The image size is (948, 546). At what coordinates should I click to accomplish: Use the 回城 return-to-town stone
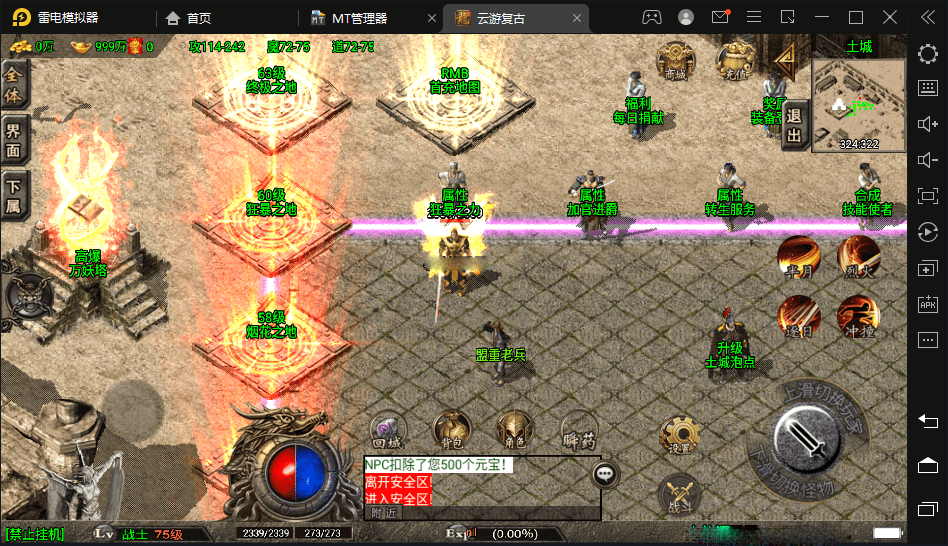pos(387,429)
